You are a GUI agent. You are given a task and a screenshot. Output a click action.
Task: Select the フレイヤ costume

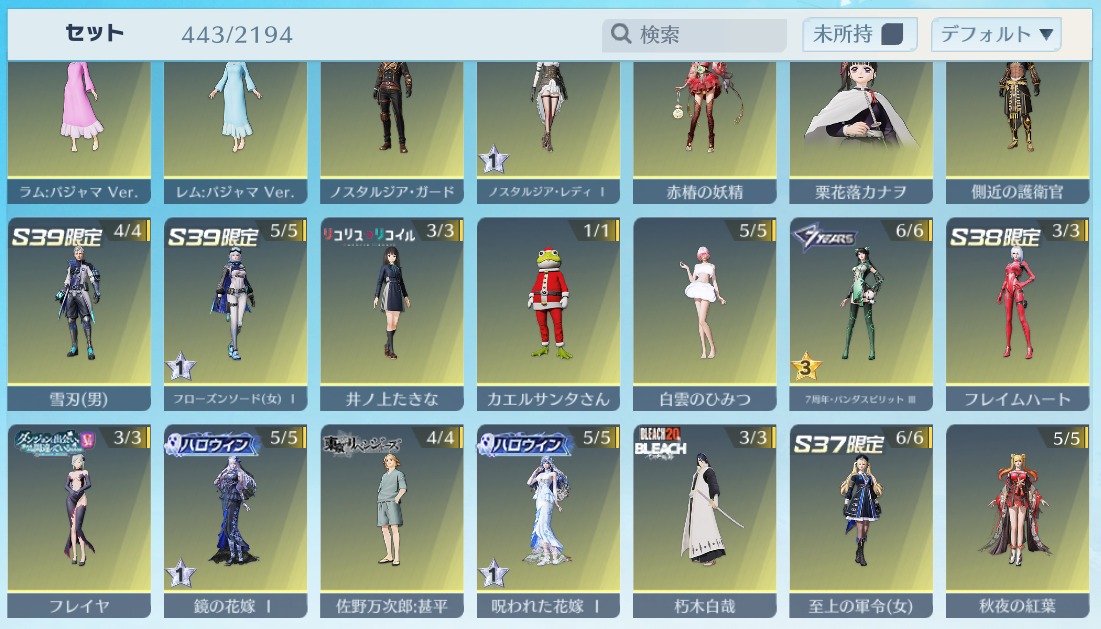click(79, 518)
